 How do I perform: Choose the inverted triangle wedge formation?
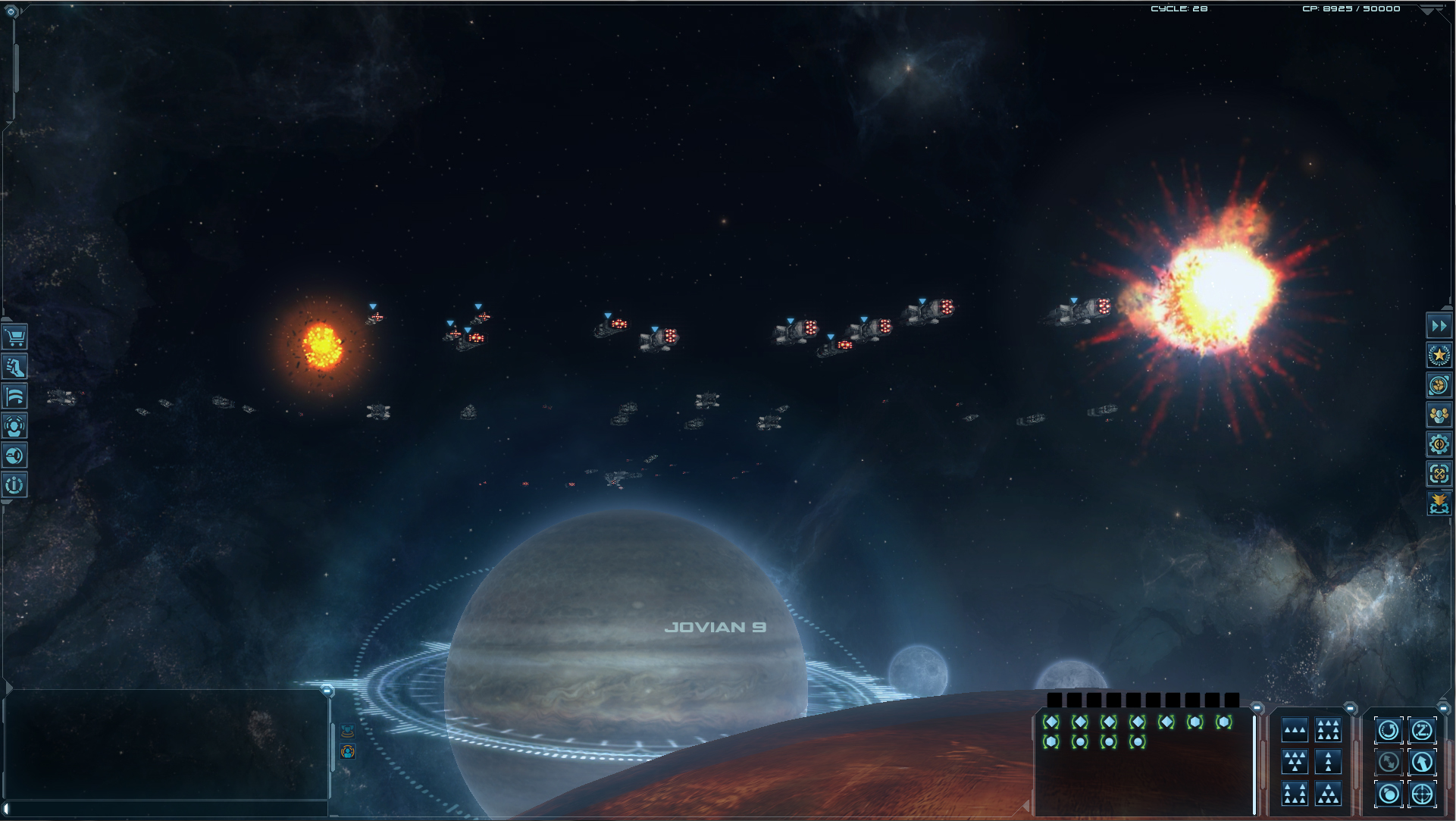pyautogui.click(x=1295, y=762)
